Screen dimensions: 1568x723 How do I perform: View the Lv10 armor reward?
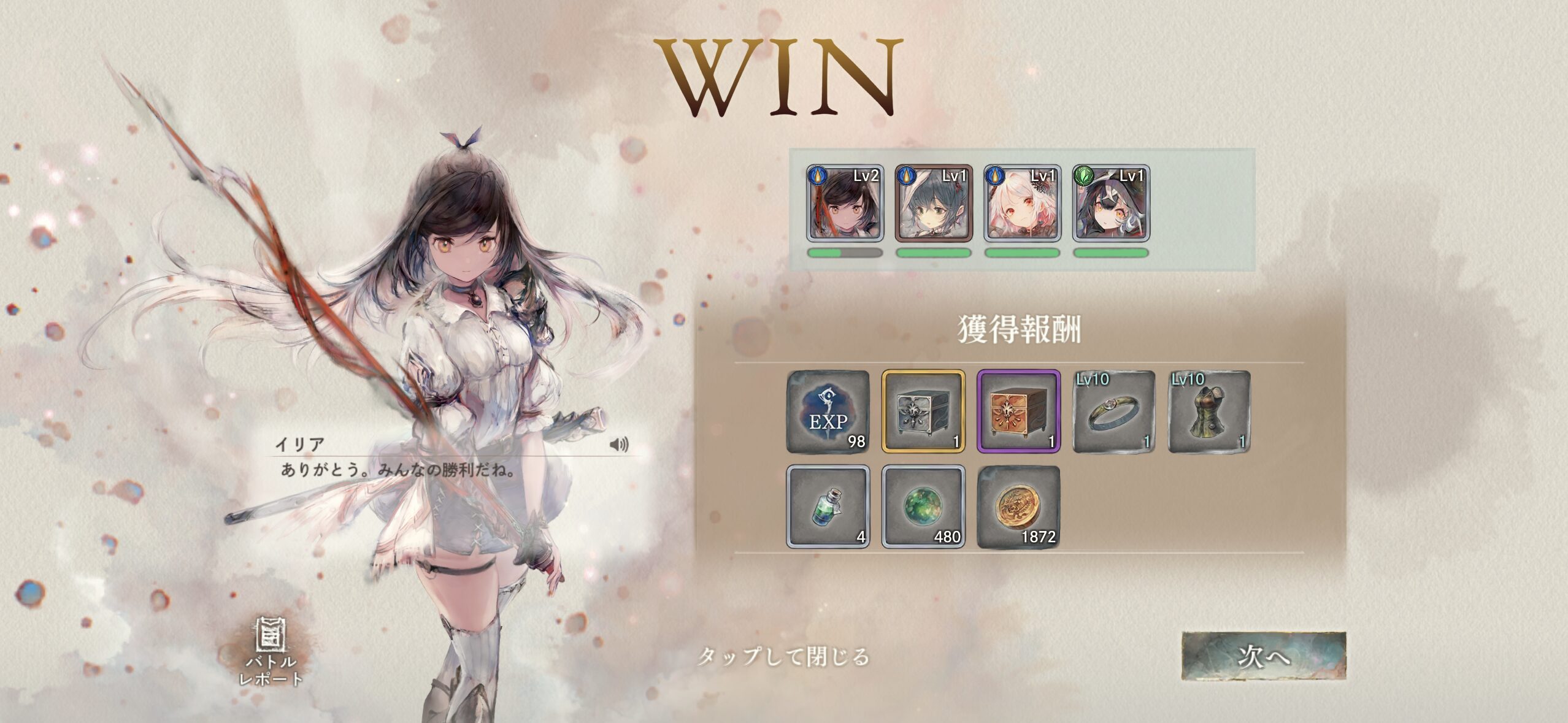tap(1209, 411)
